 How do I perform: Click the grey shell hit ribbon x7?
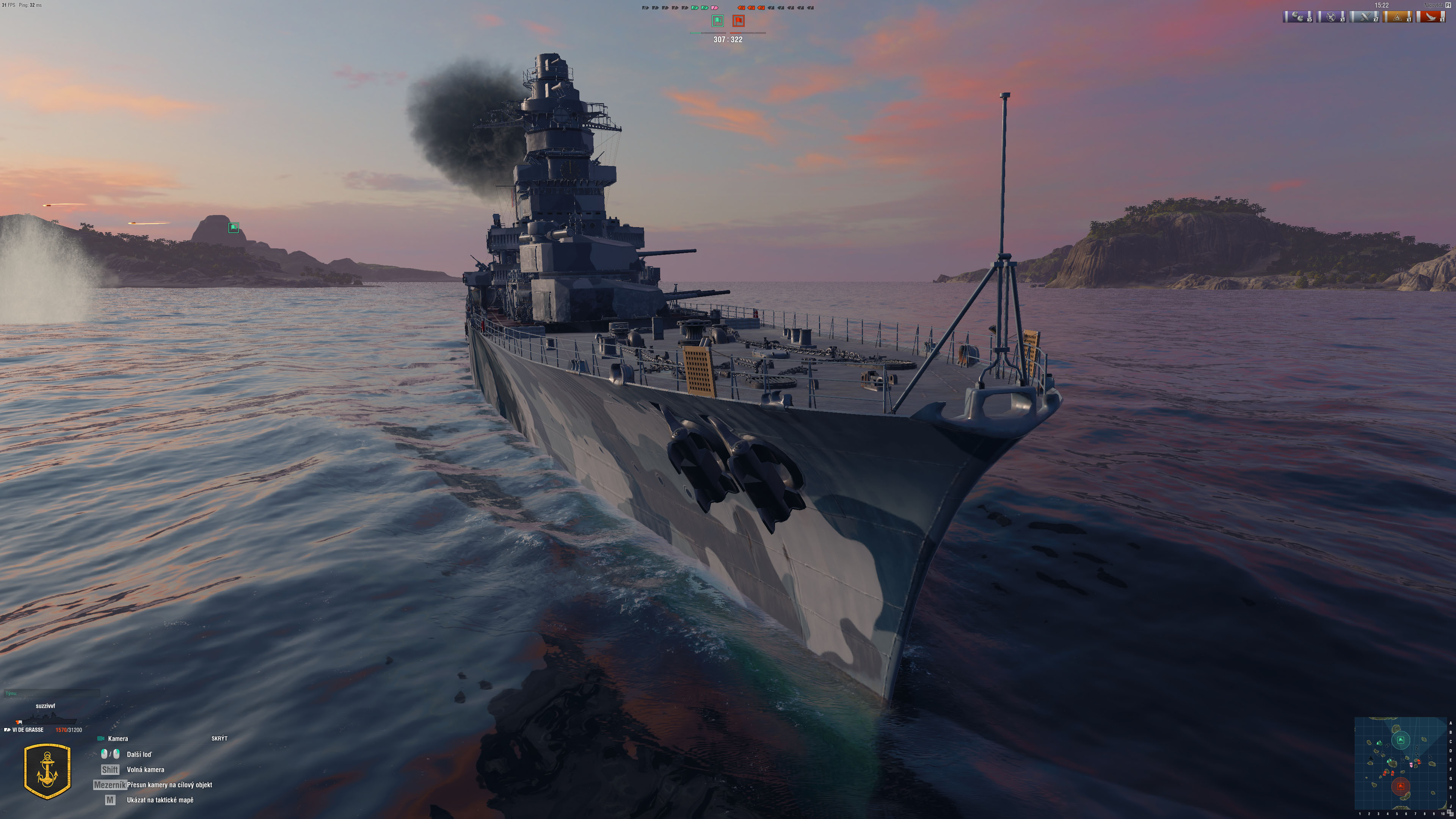click(1365, 17)
